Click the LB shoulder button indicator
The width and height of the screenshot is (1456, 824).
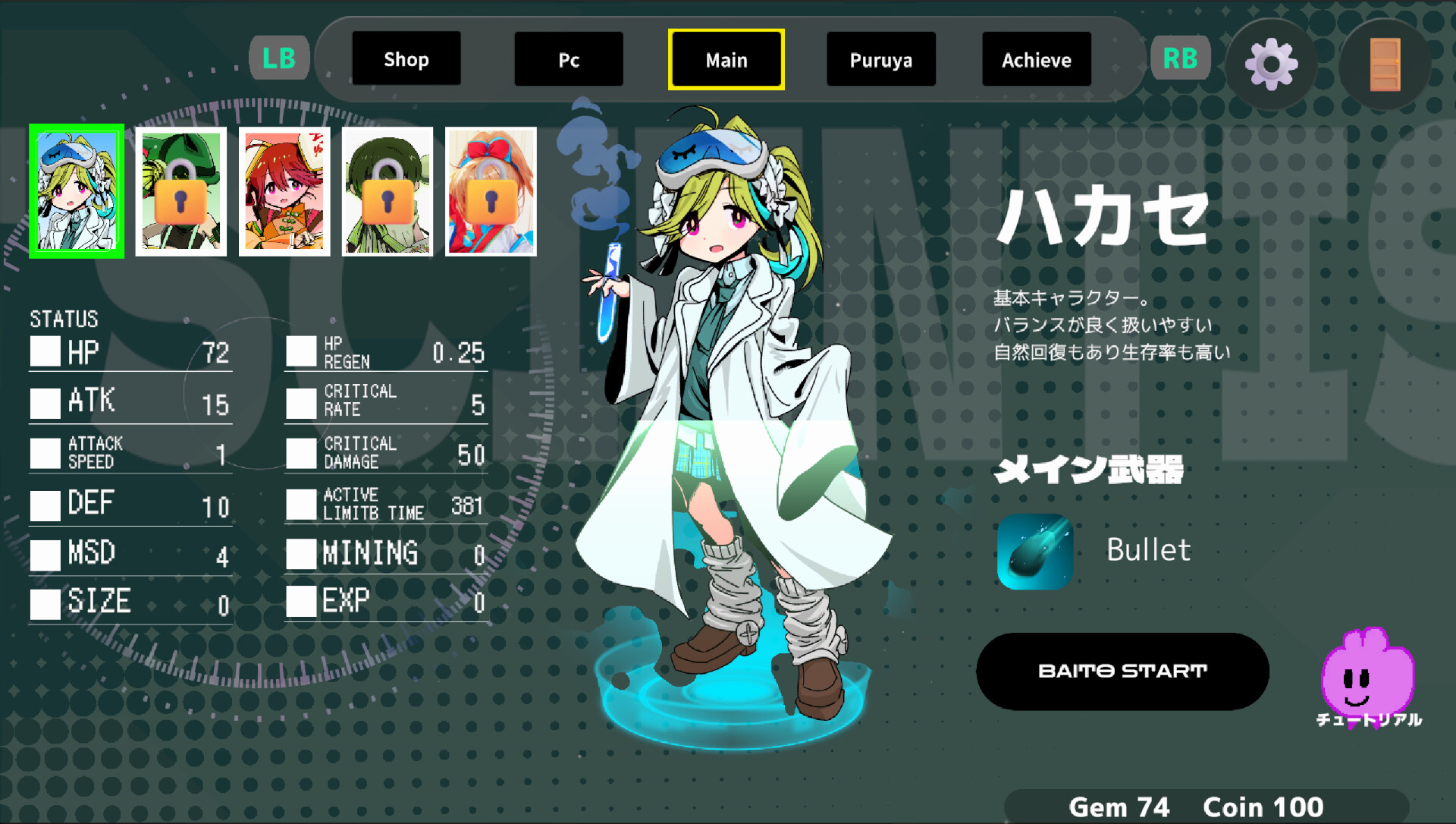click(279, 57)
